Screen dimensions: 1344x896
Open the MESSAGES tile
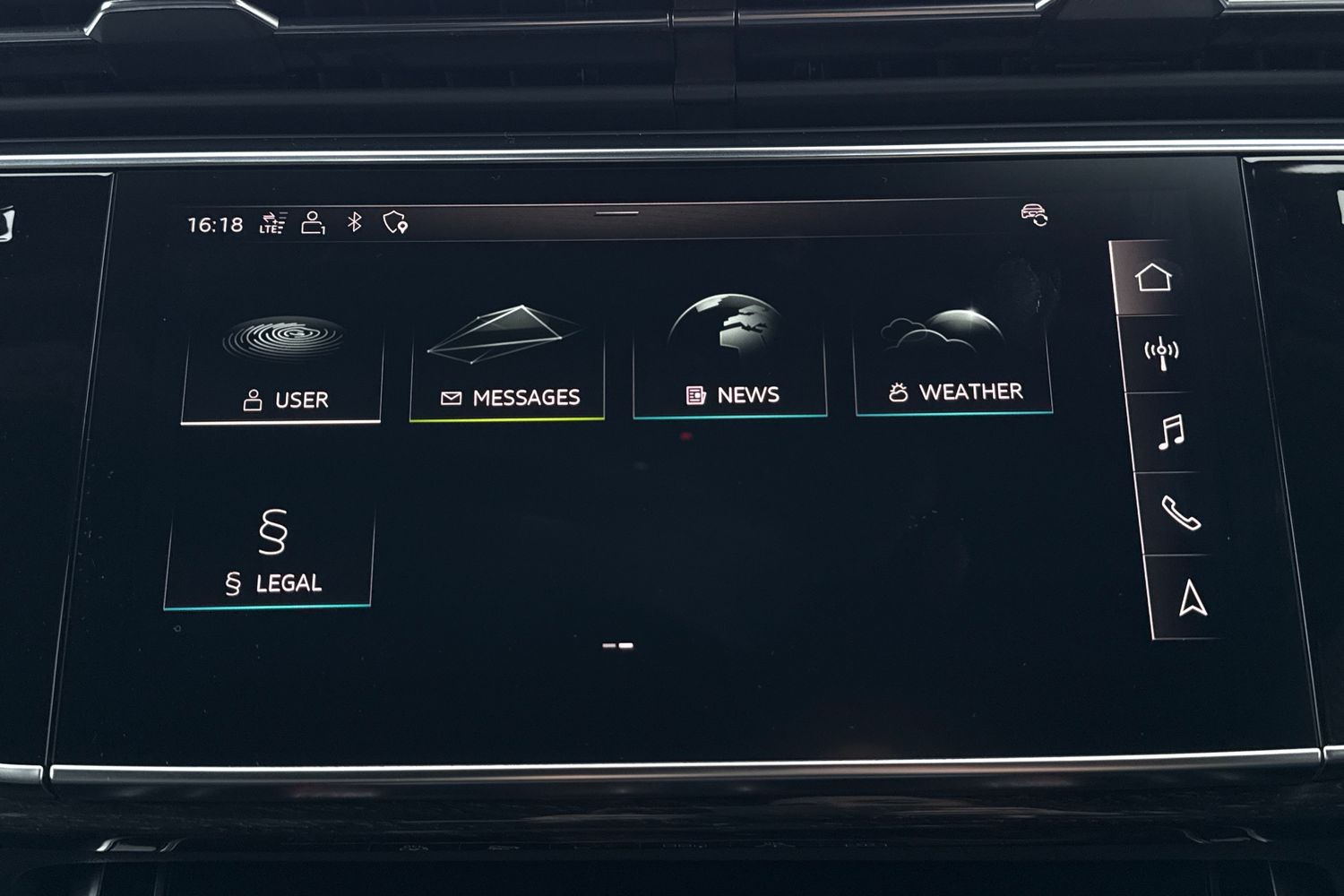pyautogui.click(x=507, y=357)
